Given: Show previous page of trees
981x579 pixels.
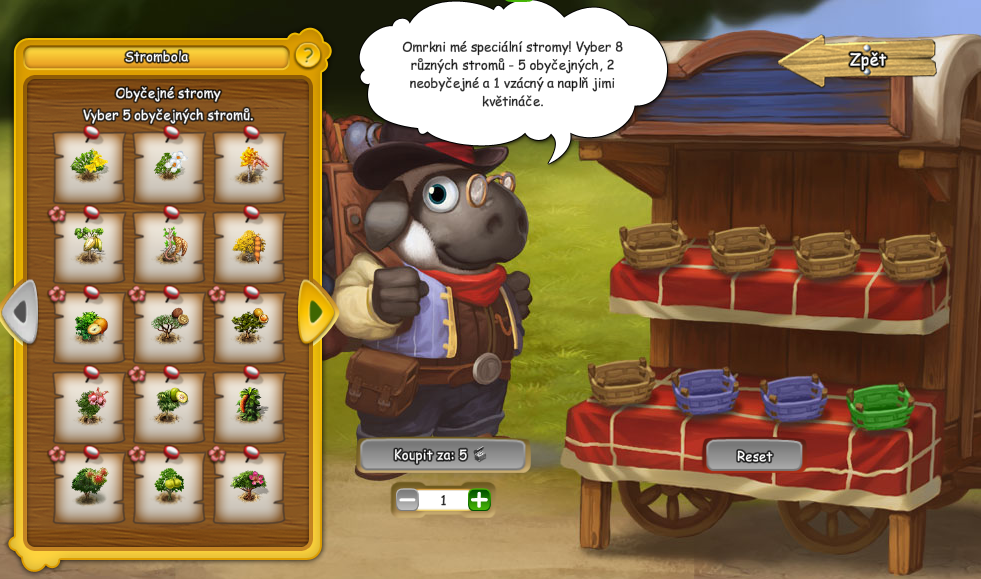Looking at the screenshot, I should (20, 312).
